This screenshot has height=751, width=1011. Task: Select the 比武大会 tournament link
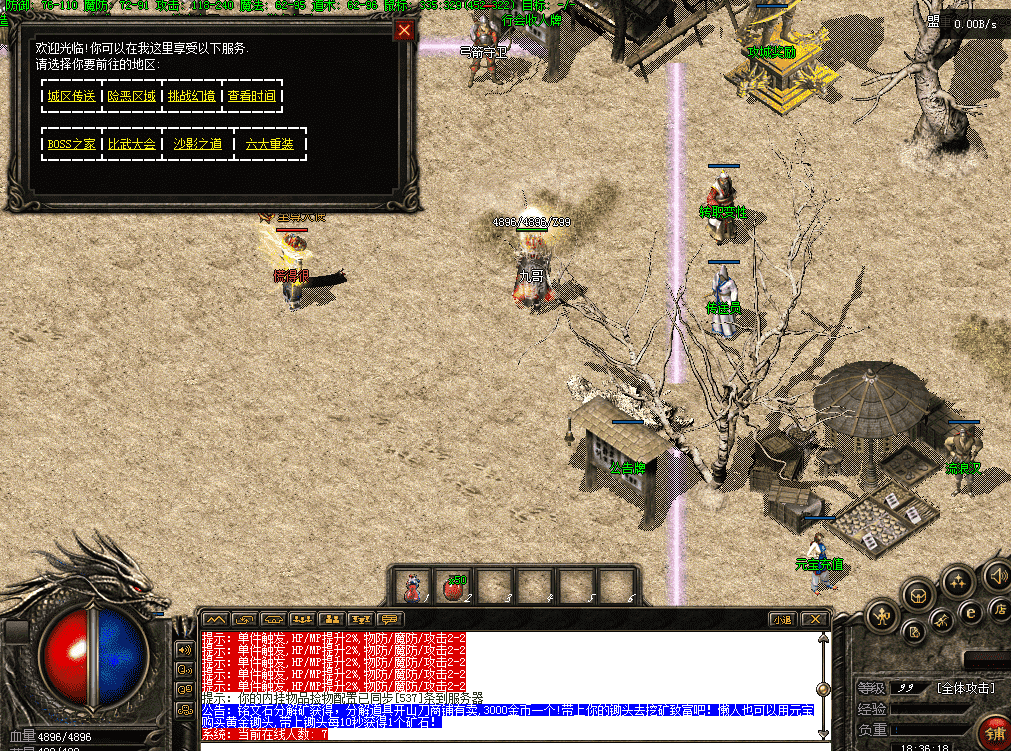[x=132, y=144]
